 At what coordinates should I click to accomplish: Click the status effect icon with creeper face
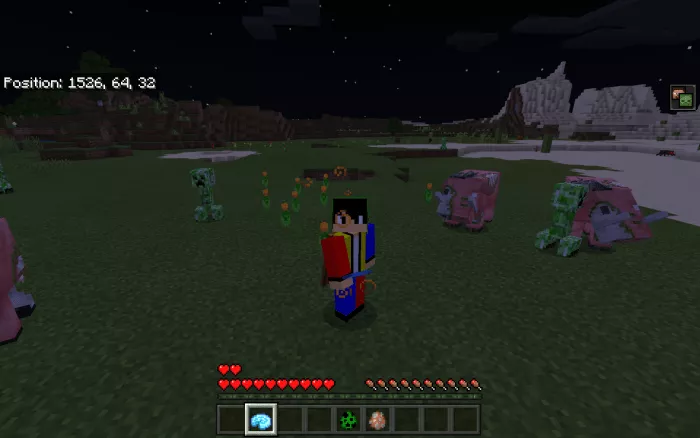click(683, 97)
